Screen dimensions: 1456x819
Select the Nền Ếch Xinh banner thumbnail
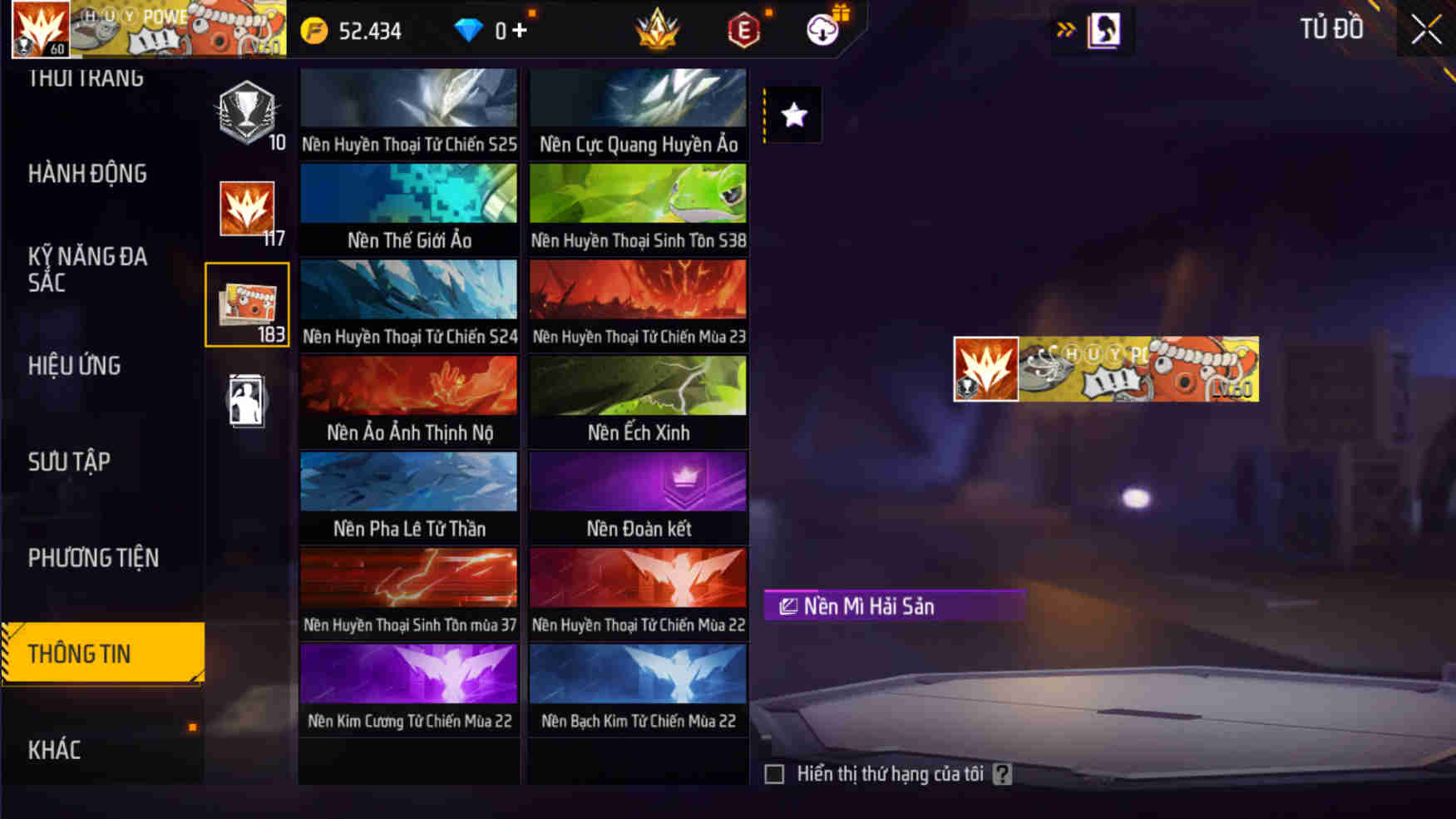coord(637,387)
